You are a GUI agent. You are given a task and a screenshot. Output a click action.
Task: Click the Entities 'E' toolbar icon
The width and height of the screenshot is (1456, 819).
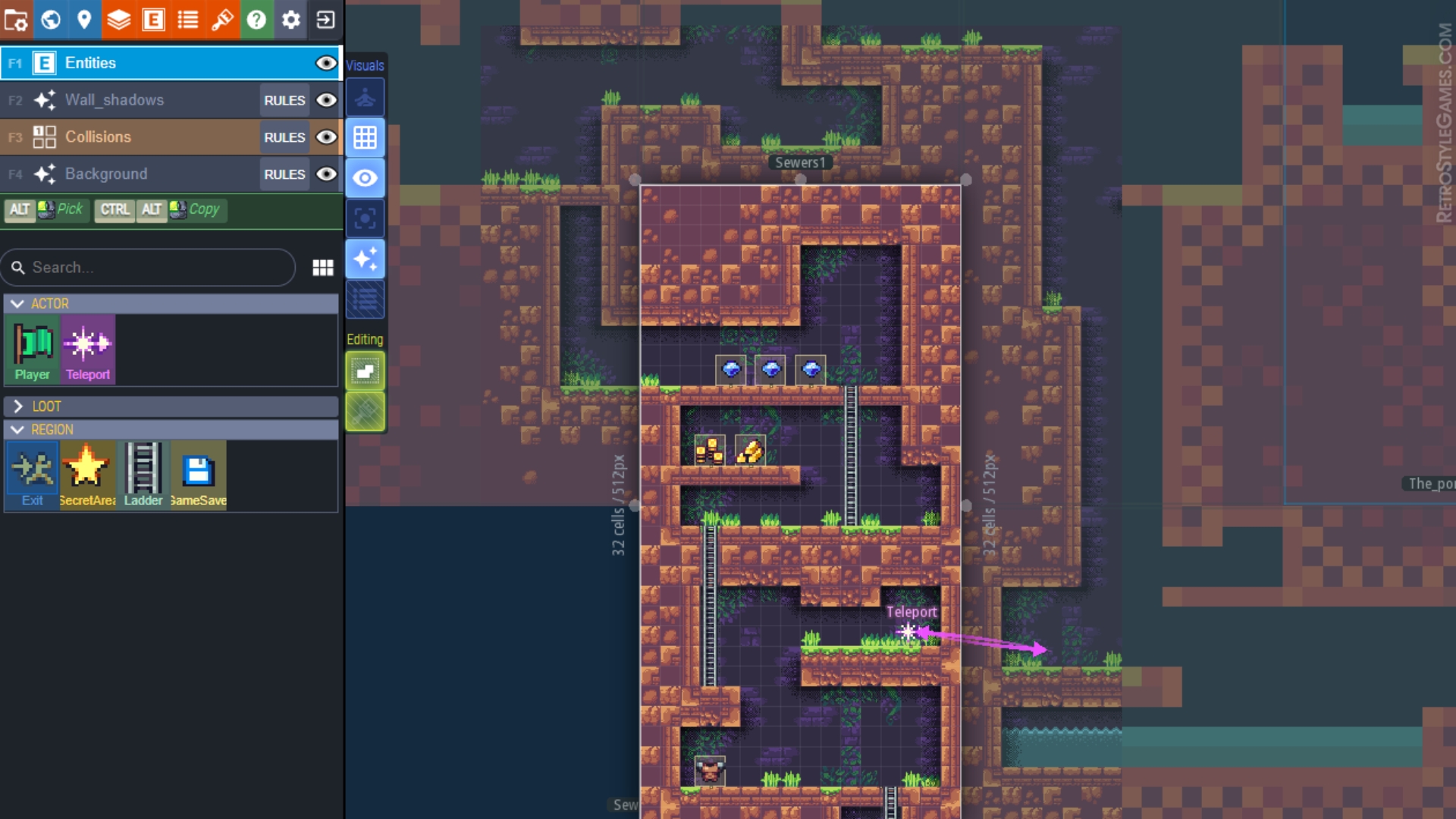(153, 20)
